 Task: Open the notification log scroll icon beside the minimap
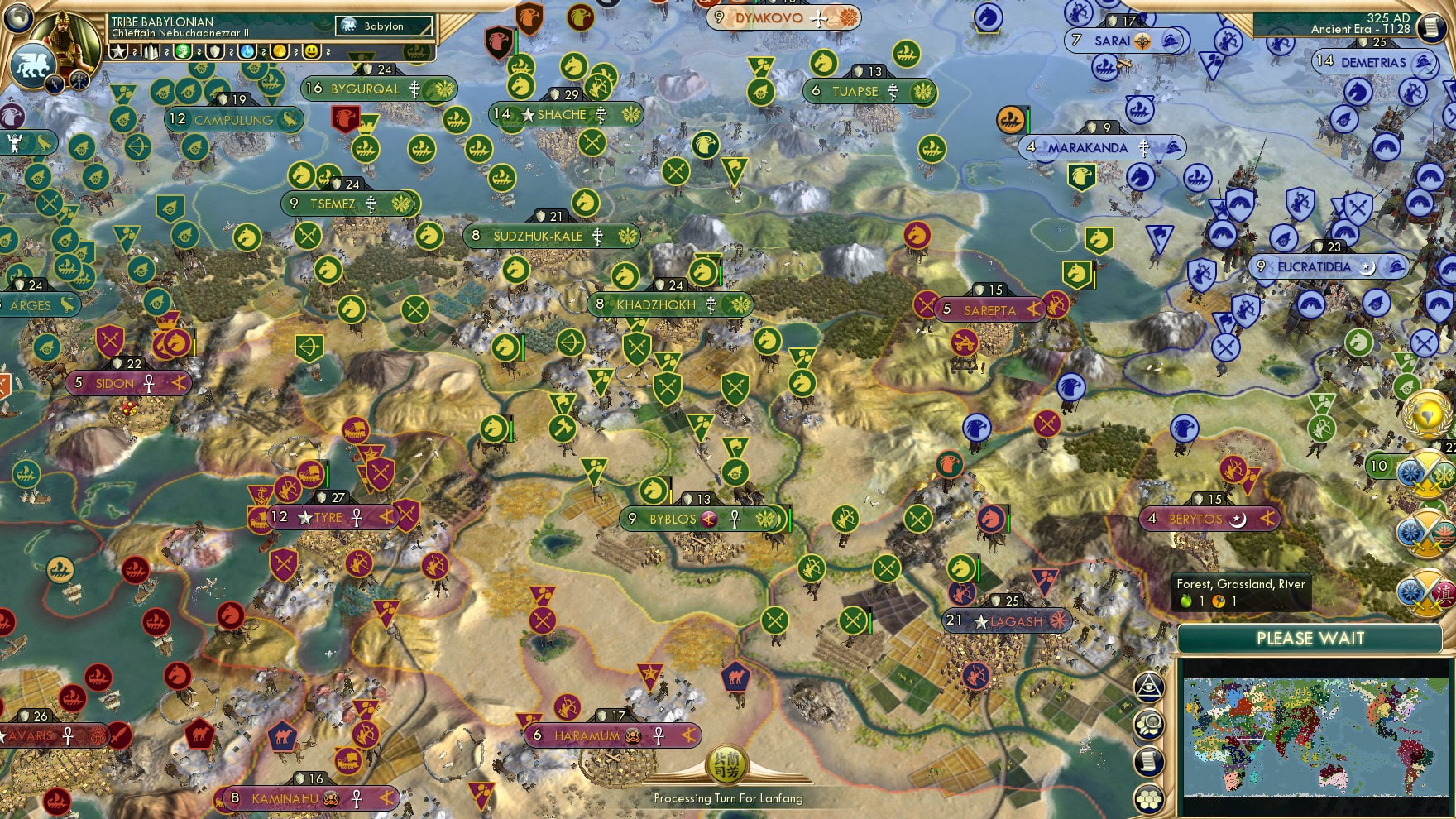tap(1150, 760)
